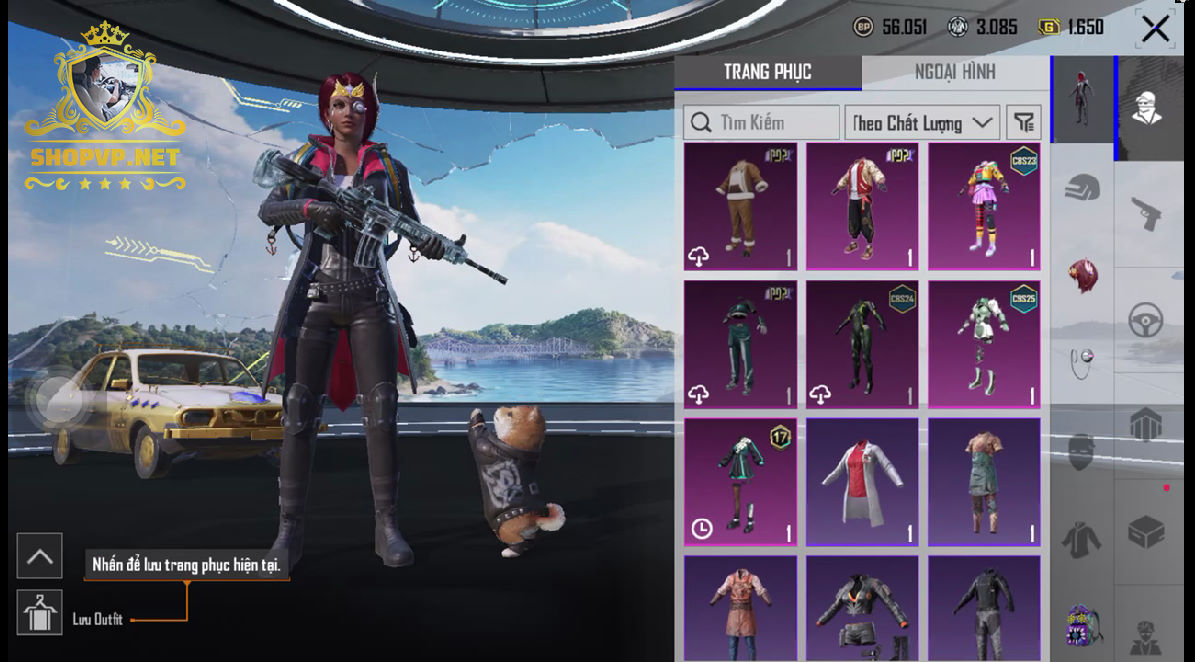Save current look with Lưu Outfit button
1195x662 pixels.
point(40,613)
